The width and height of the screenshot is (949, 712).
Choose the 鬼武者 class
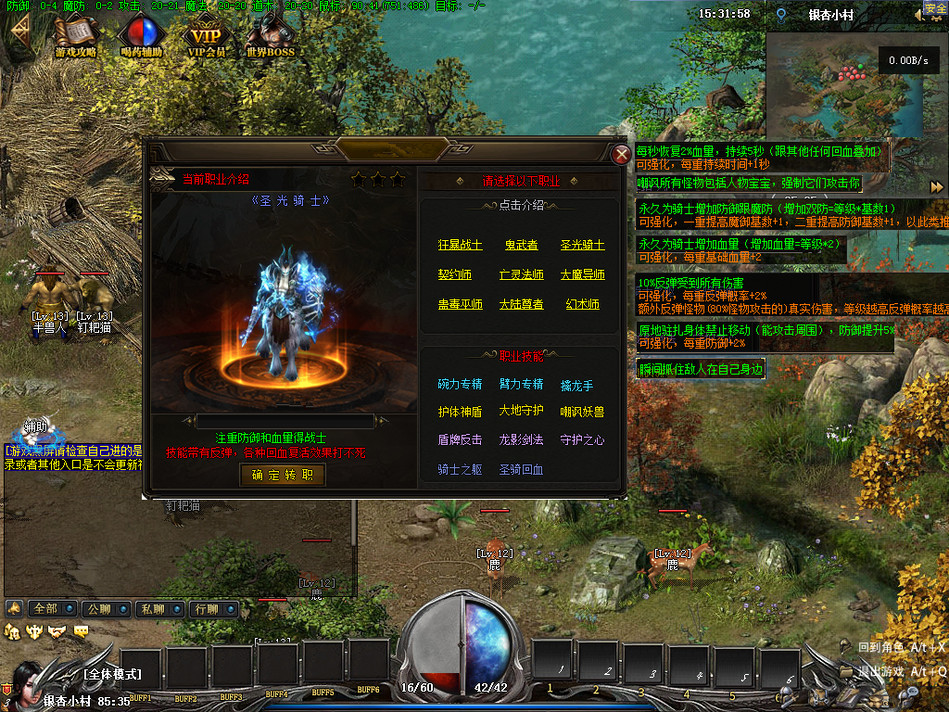click(x=521, y=245)
